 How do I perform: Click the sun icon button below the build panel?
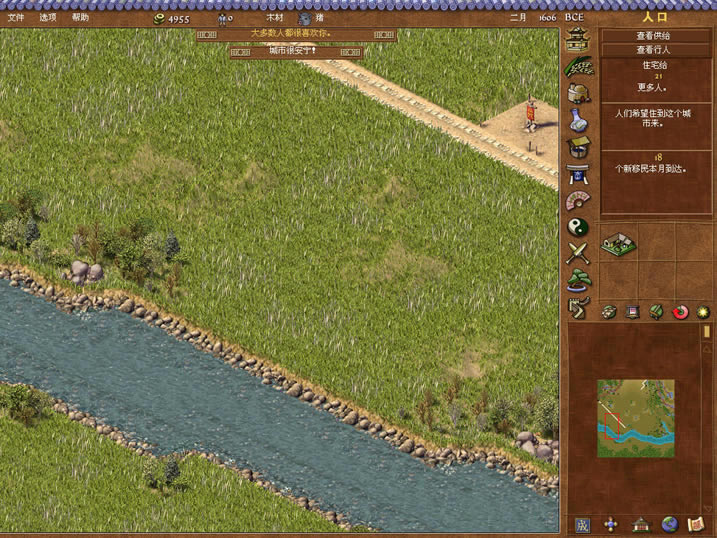(x=703, y=312)
